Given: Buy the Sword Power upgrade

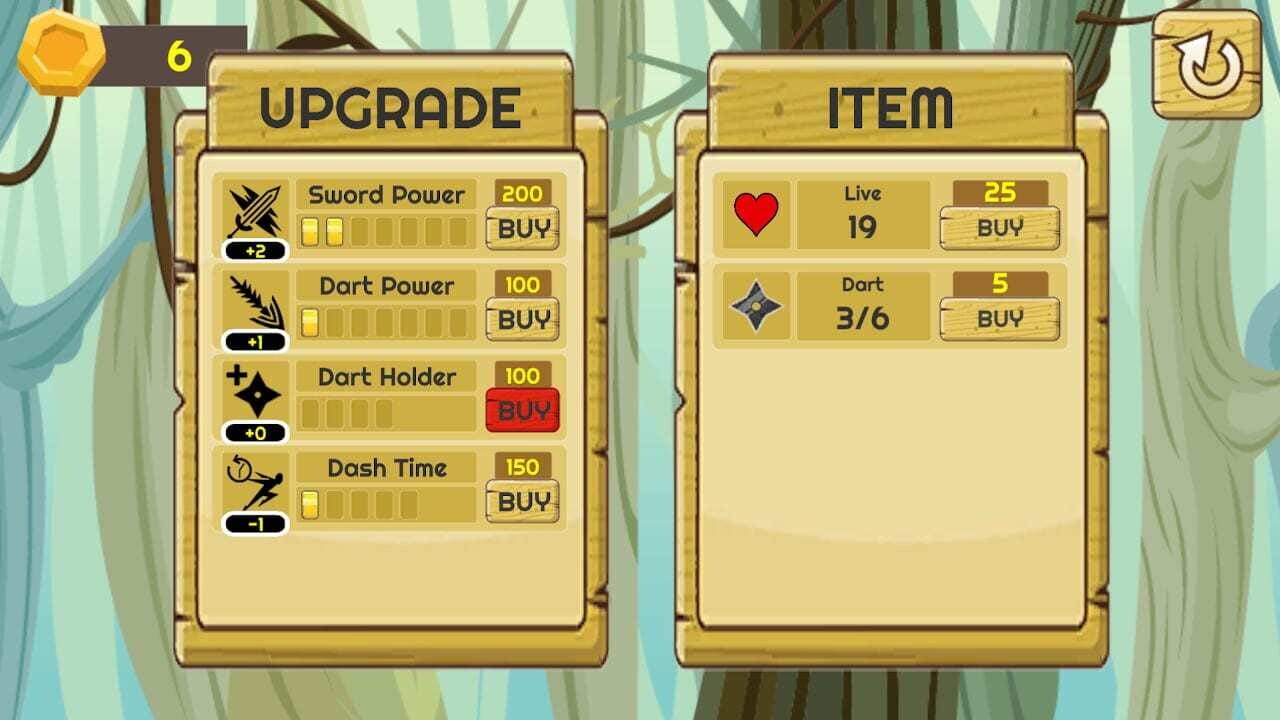Looking at the screenshot, I should point(521,228).
